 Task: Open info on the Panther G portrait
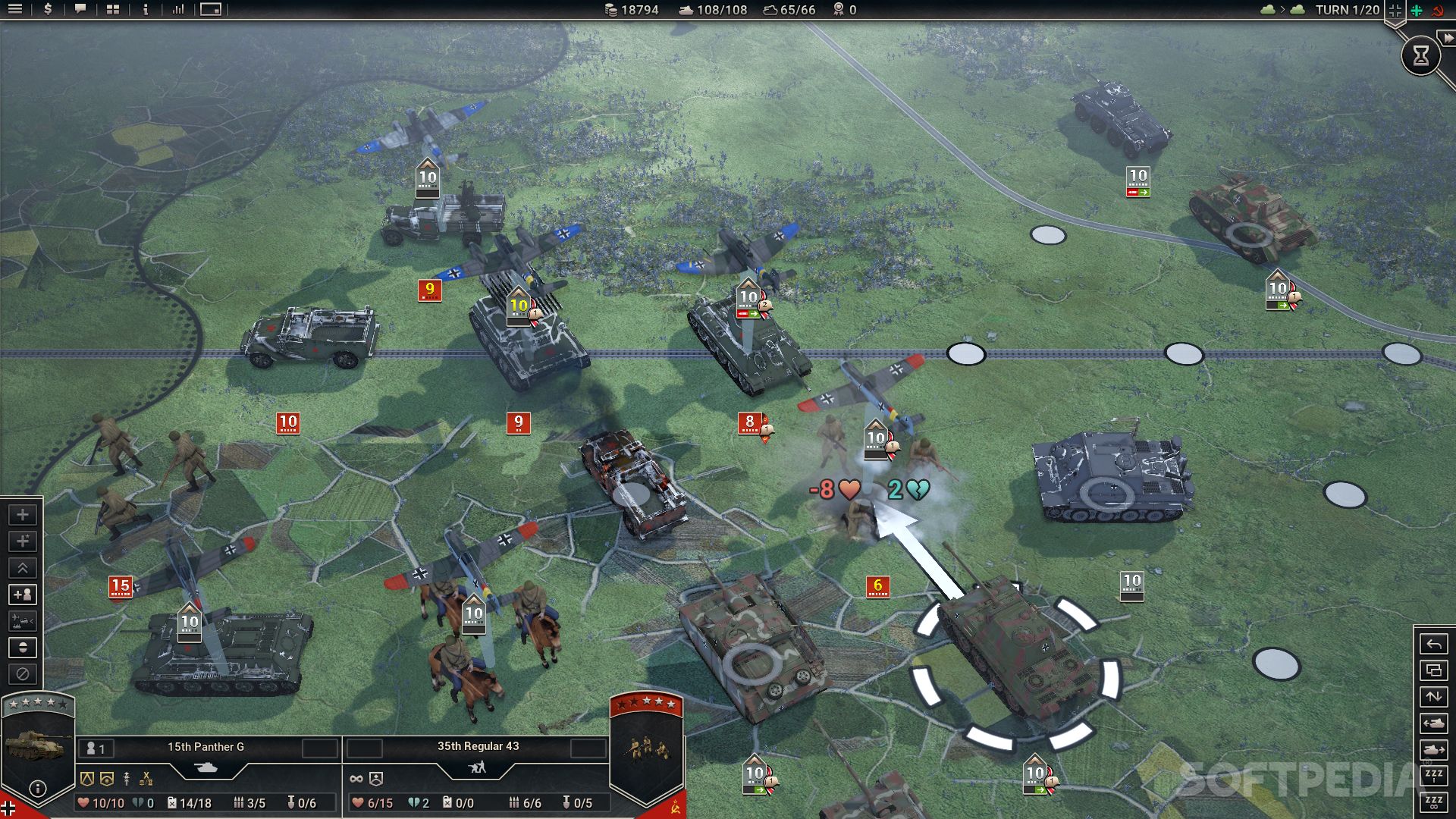[37, 789]
